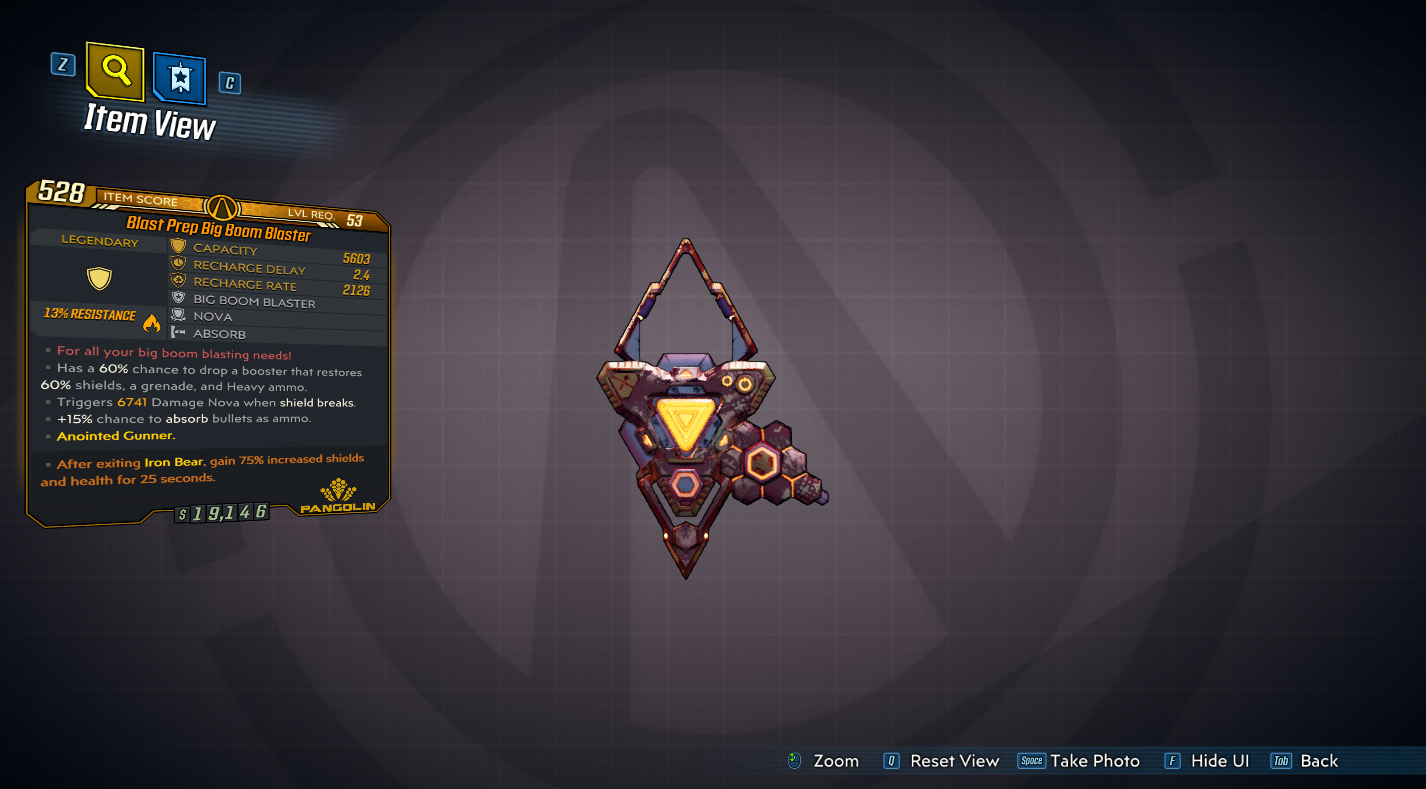The width and height of the screenshot is (1426, 789).
Task: Click the Recharge Rate stat icon
Action: tap(179, 284)
